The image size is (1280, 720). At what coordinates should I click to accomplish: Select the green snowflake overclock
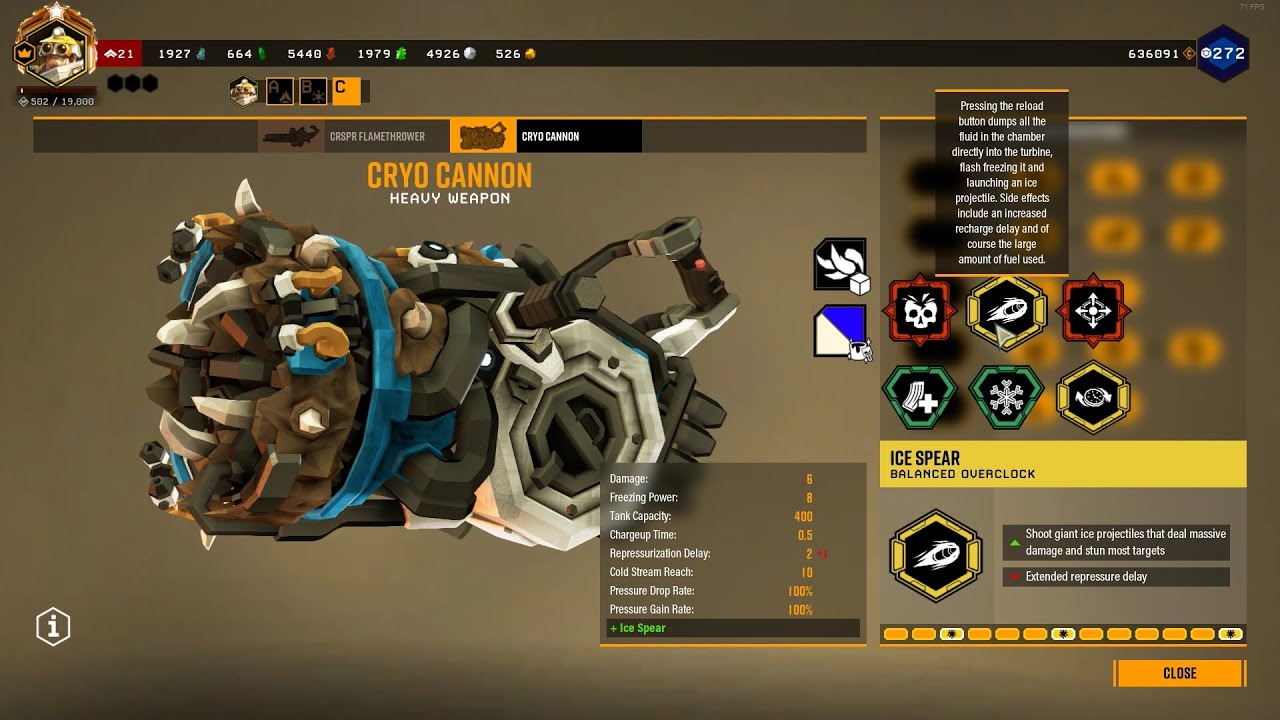[1006, 397]
